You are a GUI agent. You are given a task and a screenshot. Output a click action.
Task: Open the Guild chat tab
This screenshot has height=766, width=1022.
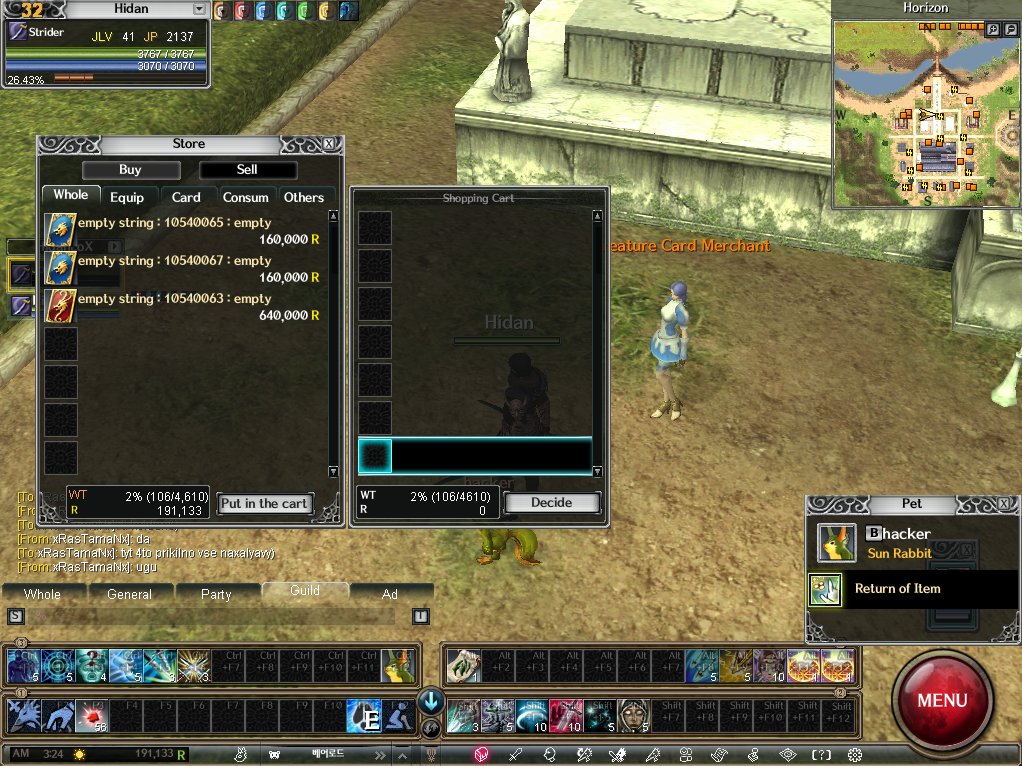(304, 591)
